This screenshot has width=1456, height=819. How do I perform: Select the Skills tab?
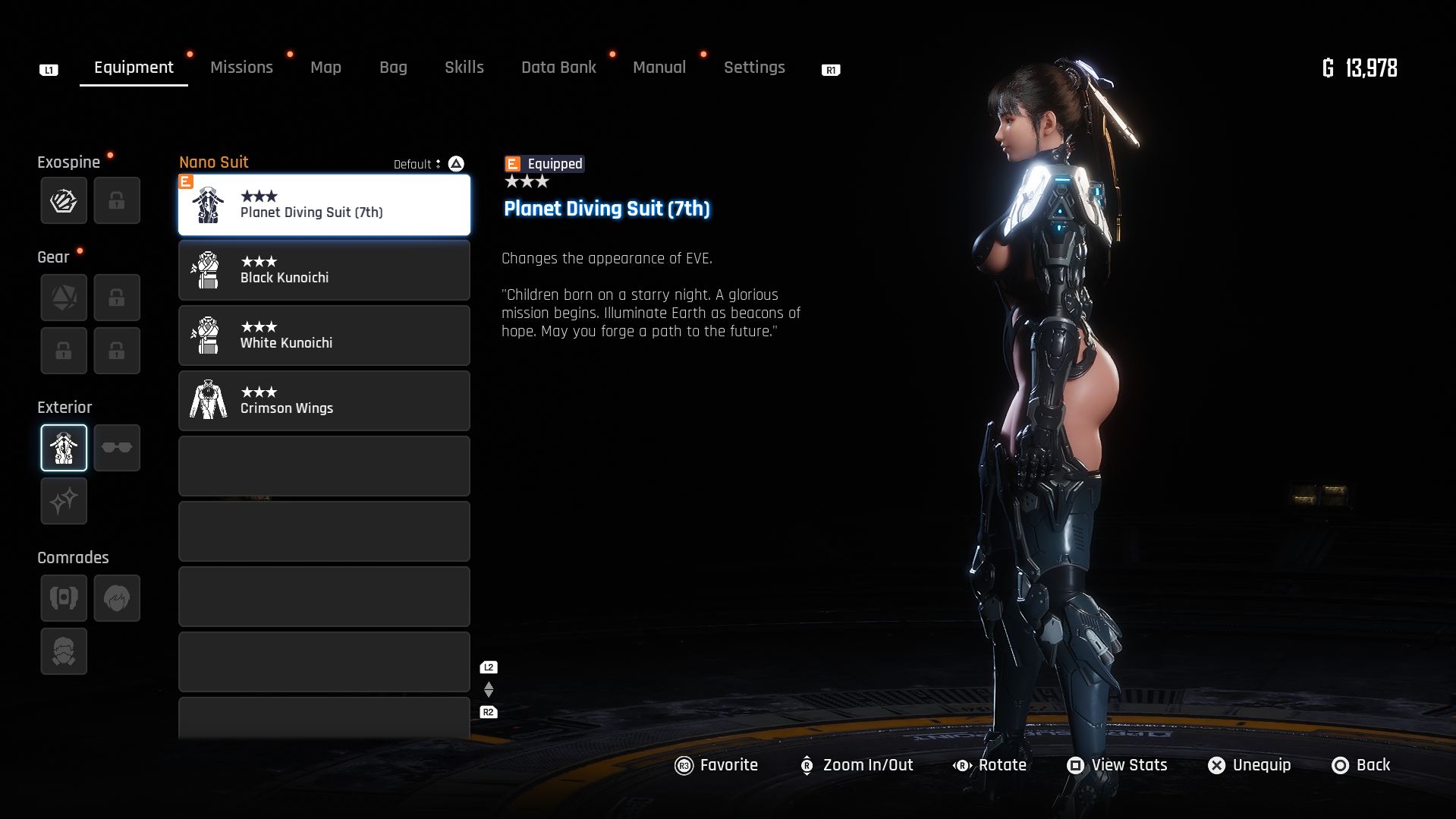click(x=464, y=68)
